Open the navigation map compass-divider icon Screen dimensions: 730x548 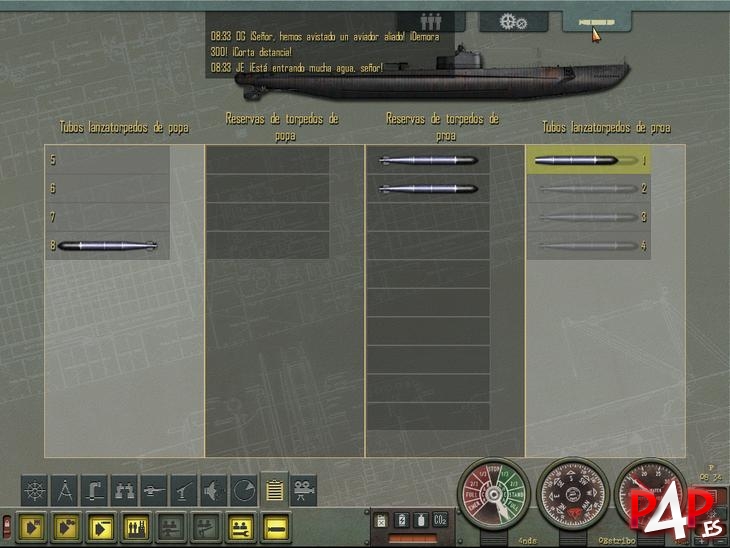pyautogui.click(x=64, y=490)
